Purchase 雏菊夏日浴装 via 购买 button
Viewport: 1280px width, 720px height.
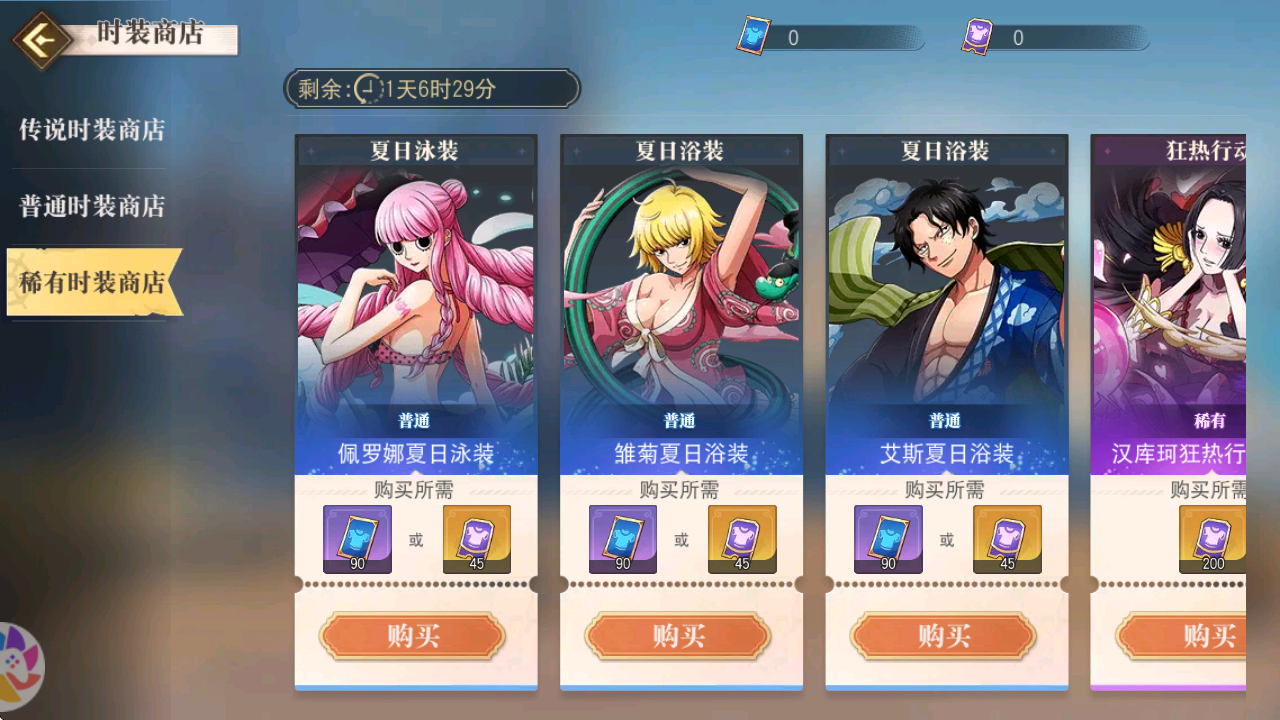point(679,636)
